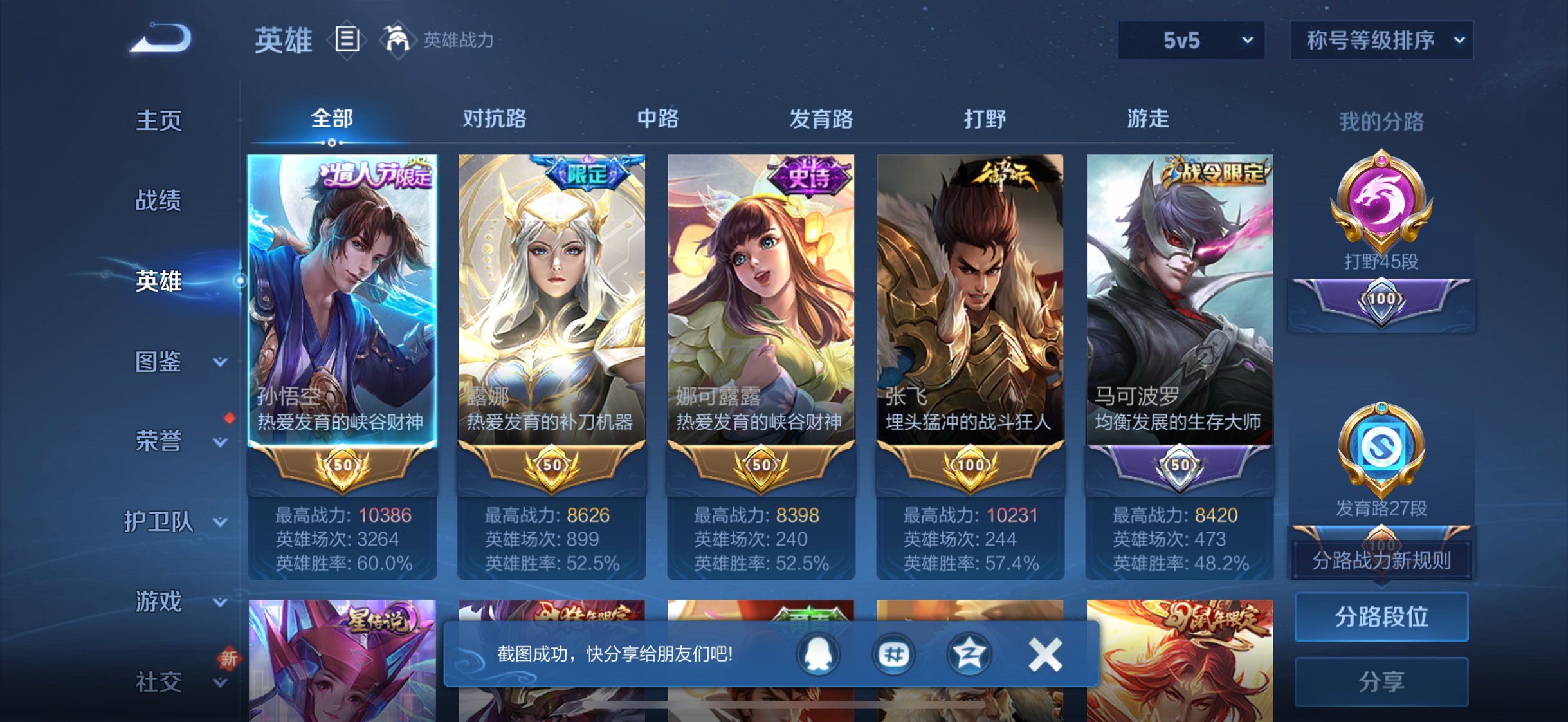Click the 英雄战力 icon
Image resolution: width=1568 pixels, height=722 pixels.
(x=397, y=41)
